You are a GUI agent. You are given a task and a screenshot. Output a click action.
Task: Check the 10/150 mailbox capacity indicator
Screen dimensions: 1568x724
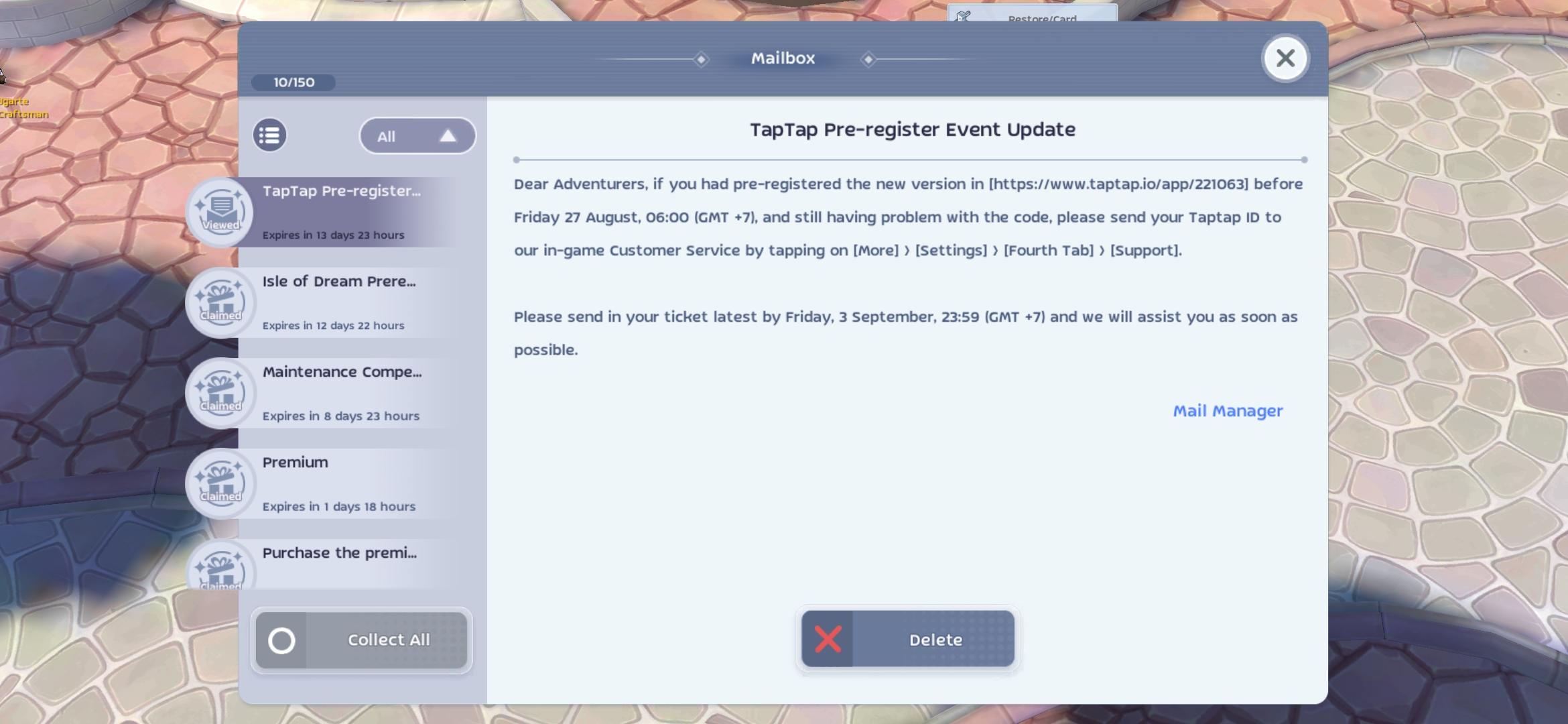[293, 82]
